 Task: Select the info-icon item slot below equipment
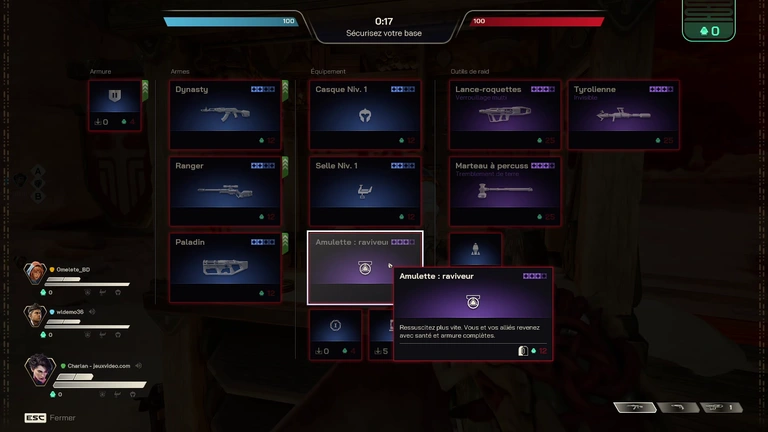coord(334,334)
